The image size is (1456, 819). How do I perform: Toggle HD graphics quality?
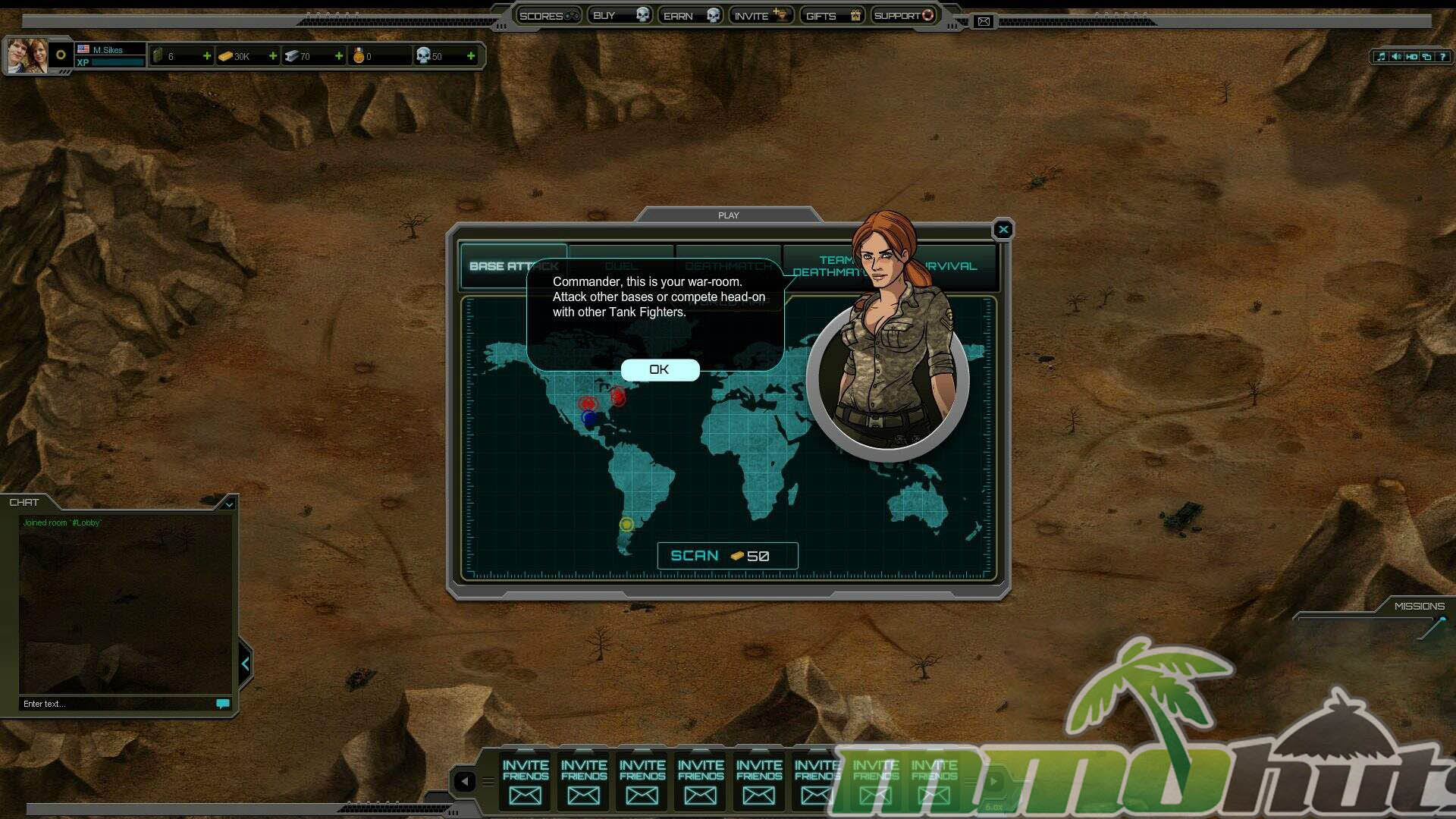(1411, 57)
